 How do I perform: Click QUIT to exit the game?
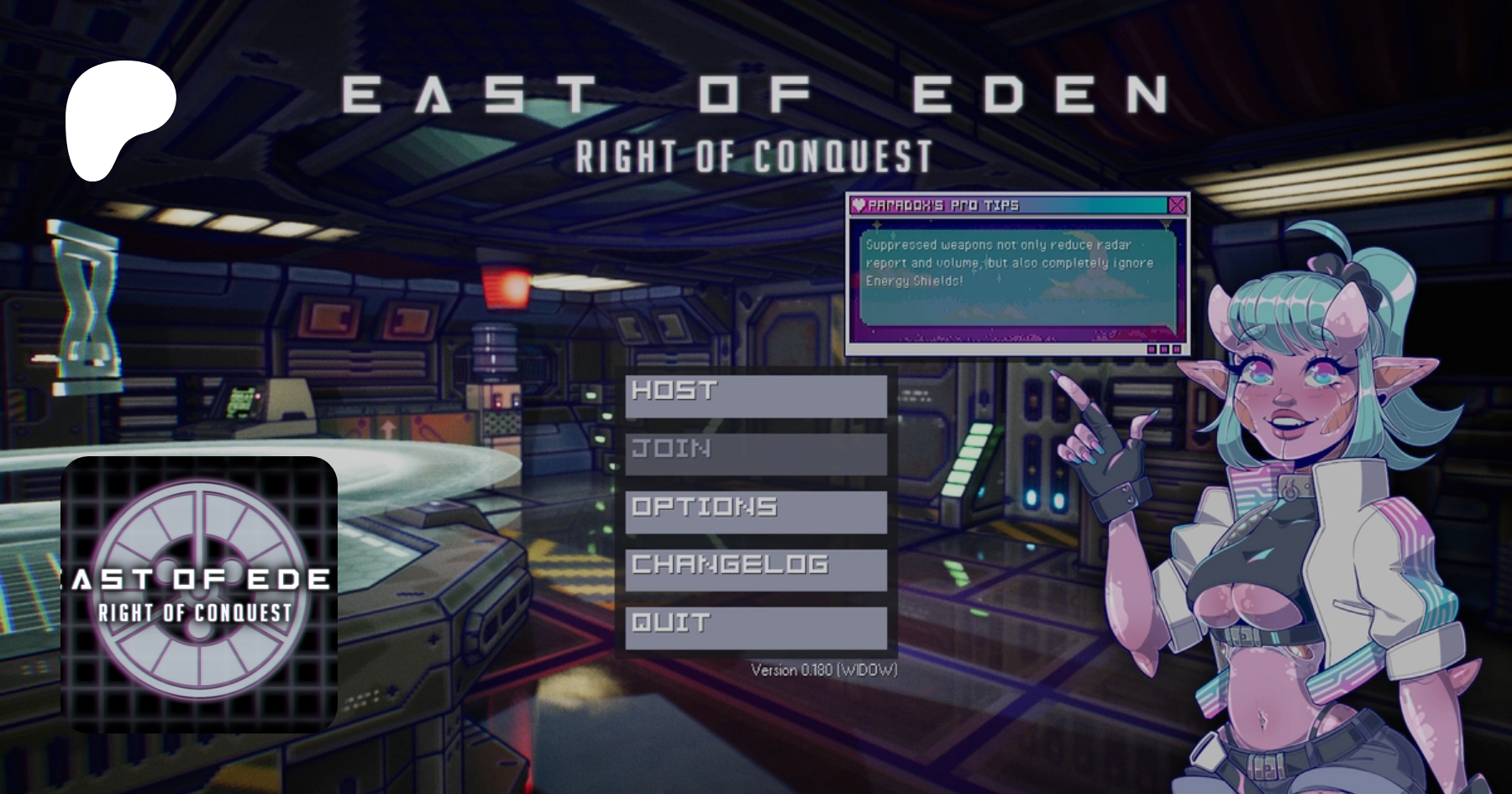pyautogui.click(x=755, y=628)
